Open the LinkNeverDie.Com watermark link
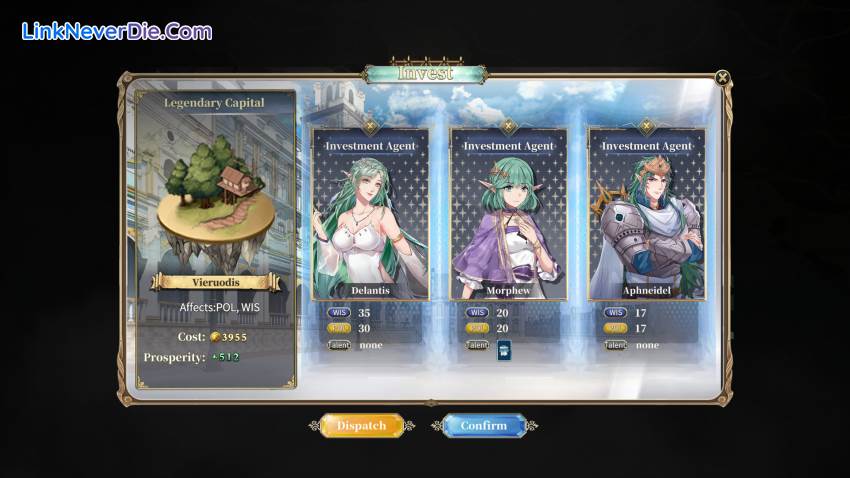This screenshot has width=850, height=478. pyautogui.click(x=117, y=32)
